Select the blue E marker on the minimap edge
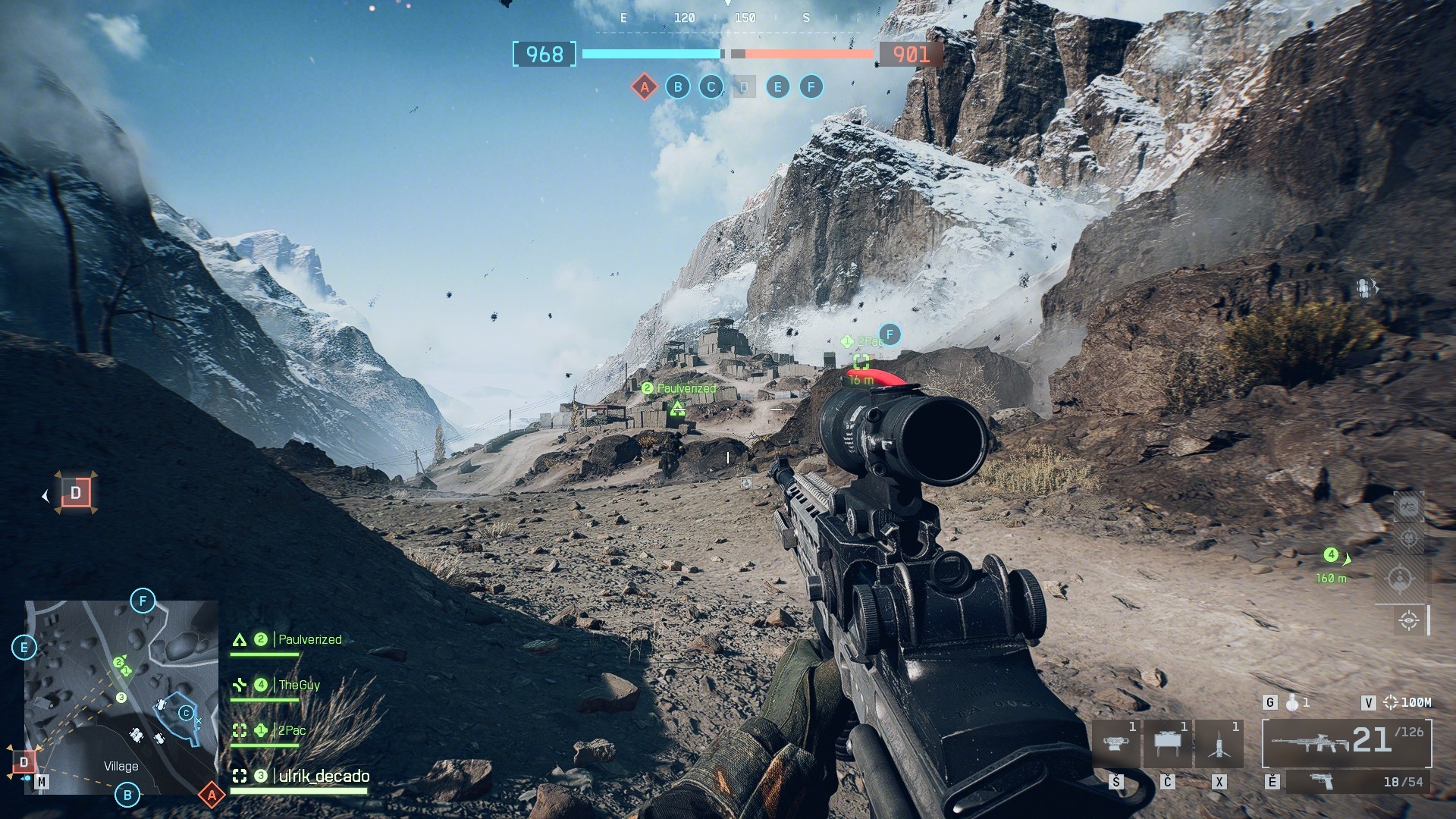Viewport: 1456px width, 819px height. tap(24, 648)
